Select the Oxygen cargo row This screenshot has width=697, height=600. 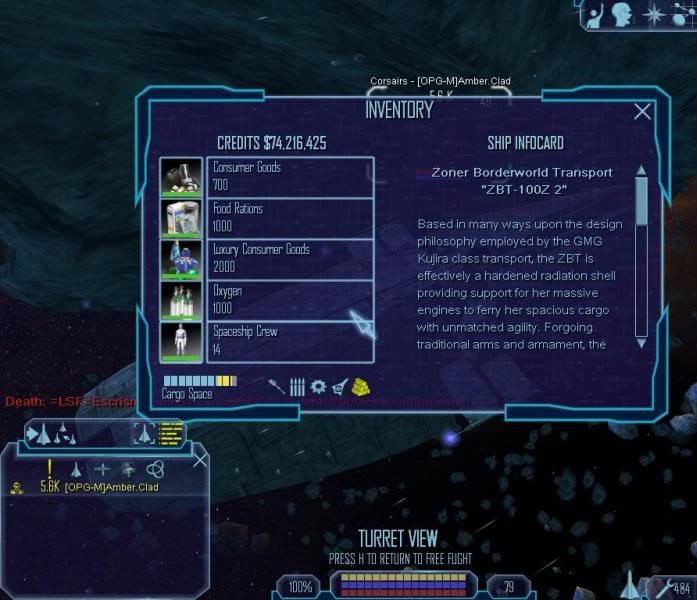click(x=290, y=300)
